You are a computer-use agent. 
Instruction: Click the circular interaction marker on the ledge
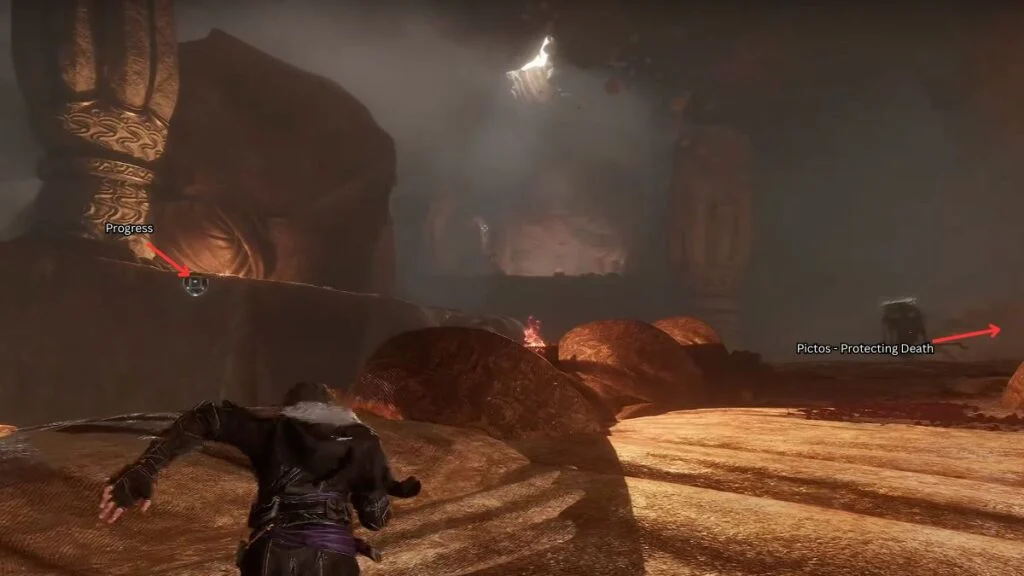point(196,285)
